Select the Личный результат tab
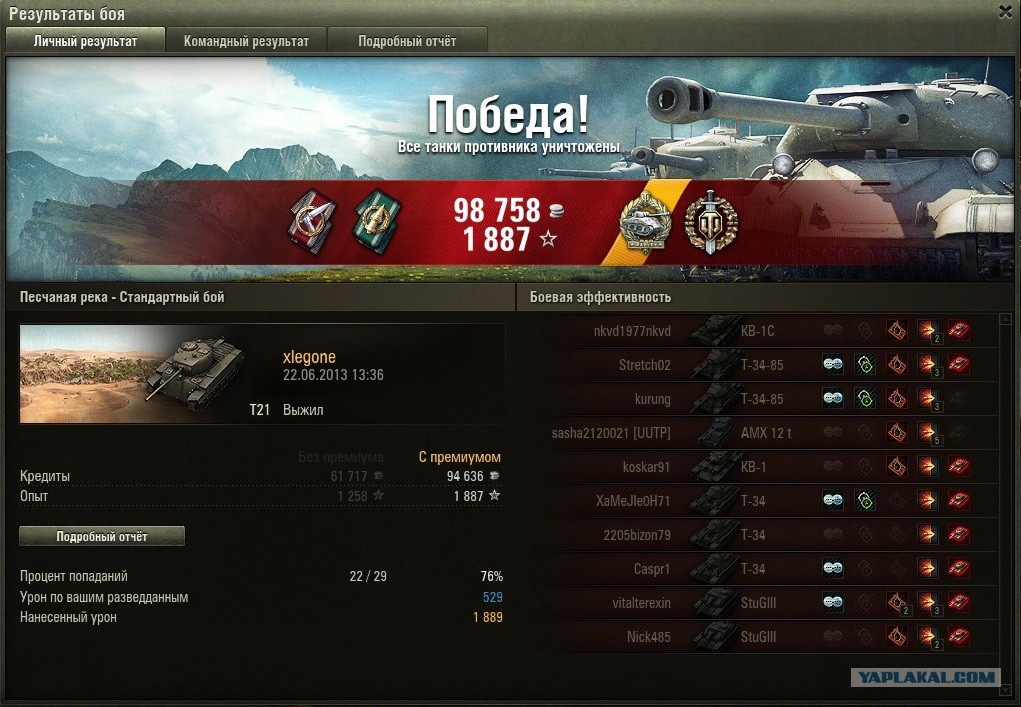1021x707 pixels. [85, 41]
